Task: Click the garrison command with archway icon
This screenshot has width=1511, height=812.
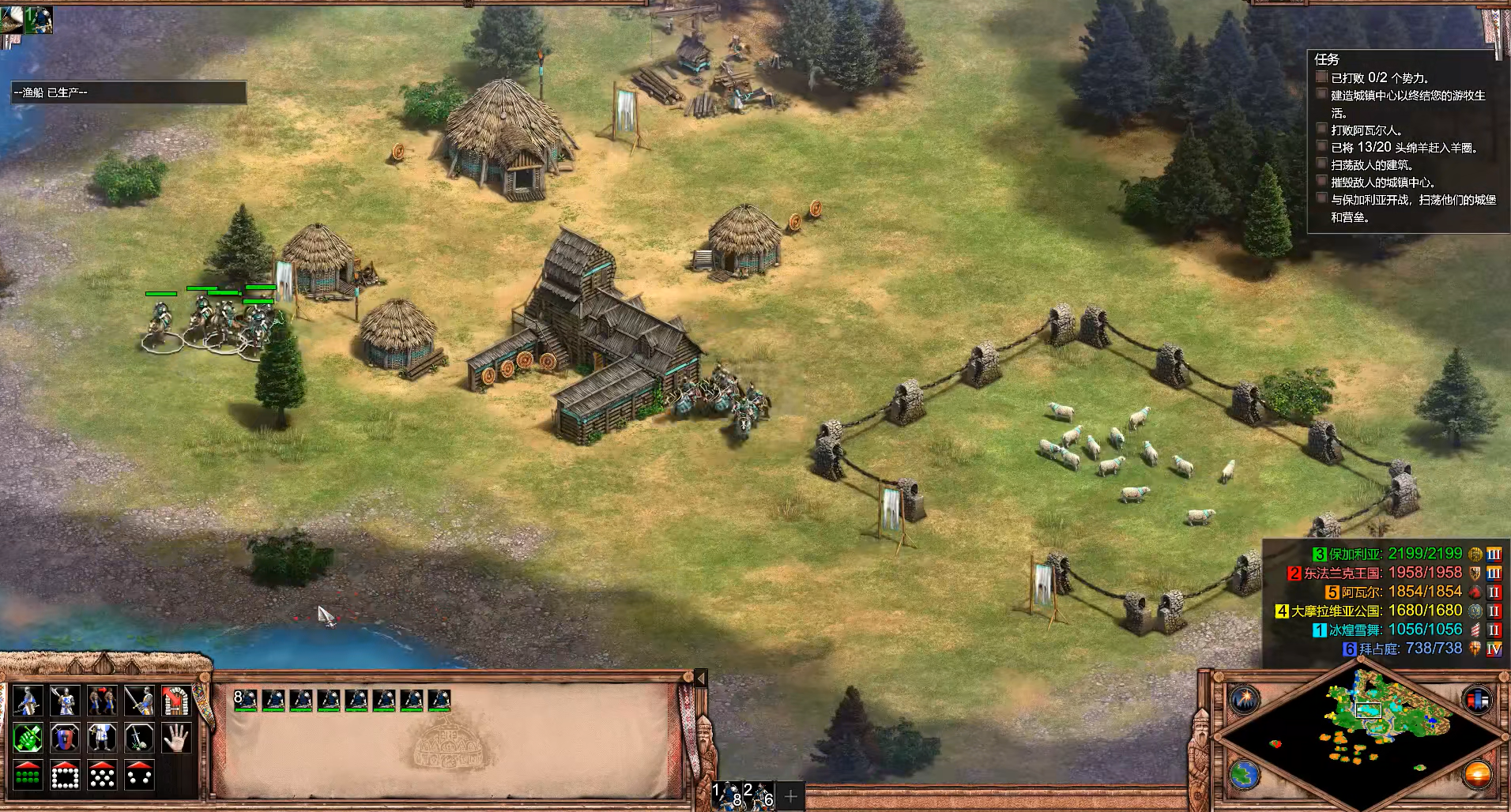Action: (175, 701)
